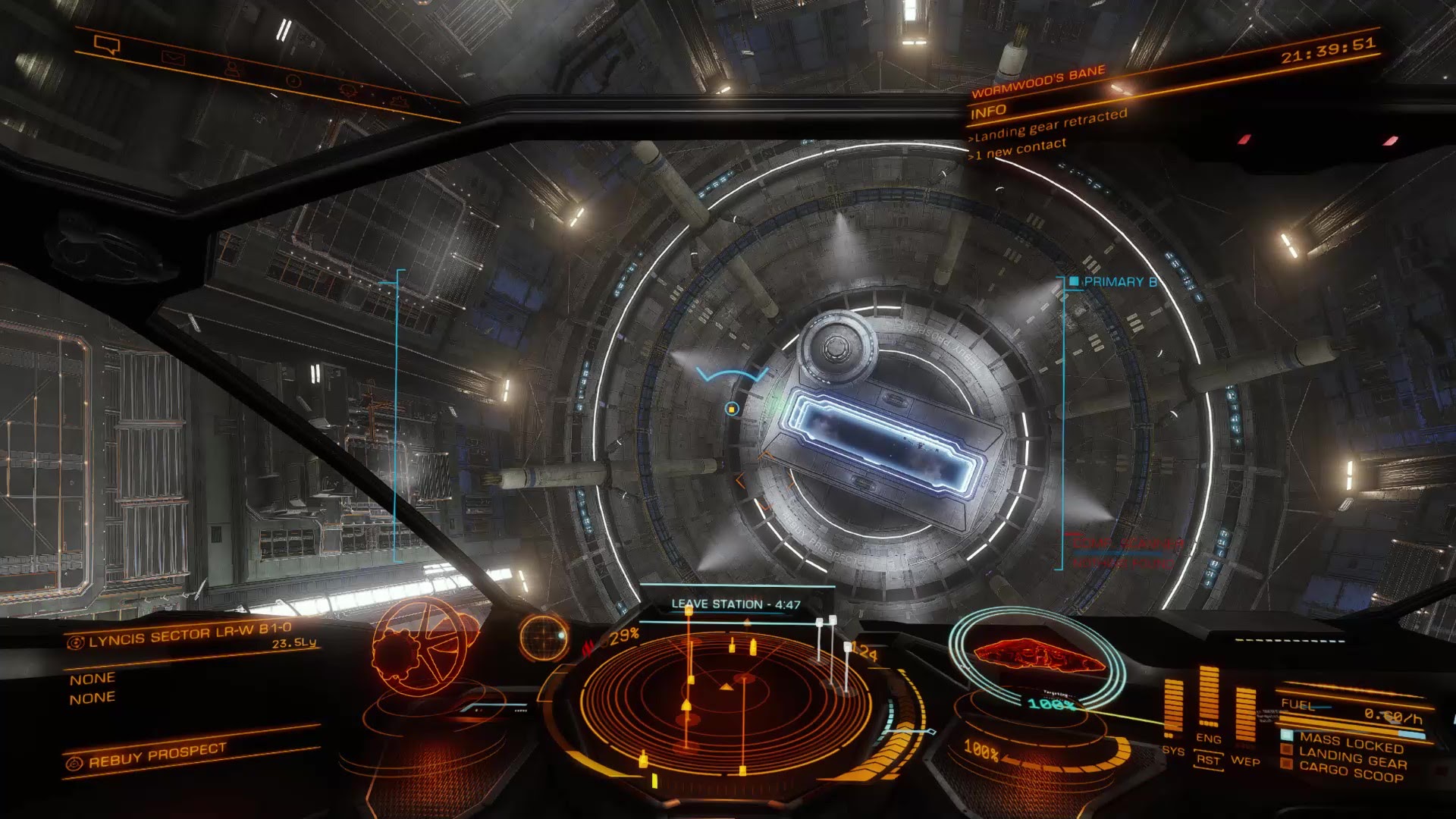Click the Rebuy Prospect target entry
Viewport: 1456px width, 819px height.
[157, 755]
